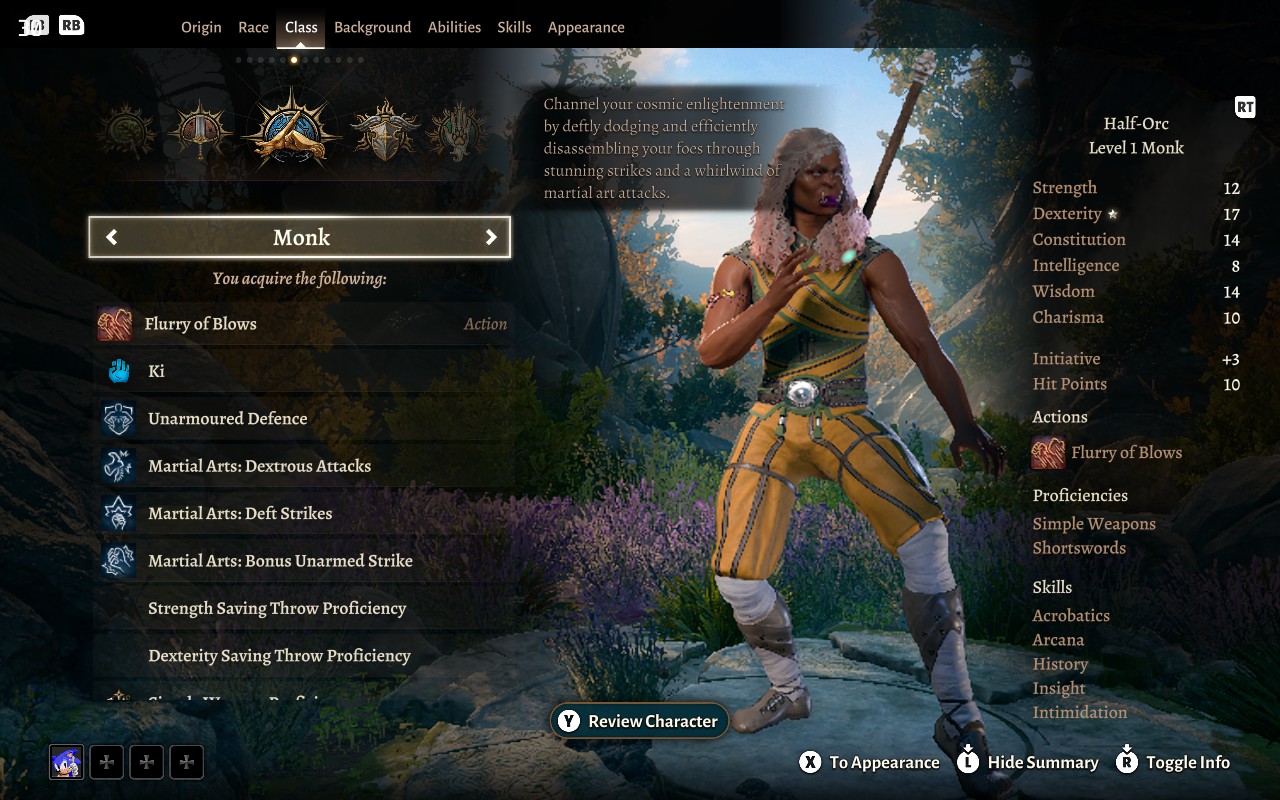Click the party portrait thumbnail bottom left
1280x800 pixels.
coord(64,761)
